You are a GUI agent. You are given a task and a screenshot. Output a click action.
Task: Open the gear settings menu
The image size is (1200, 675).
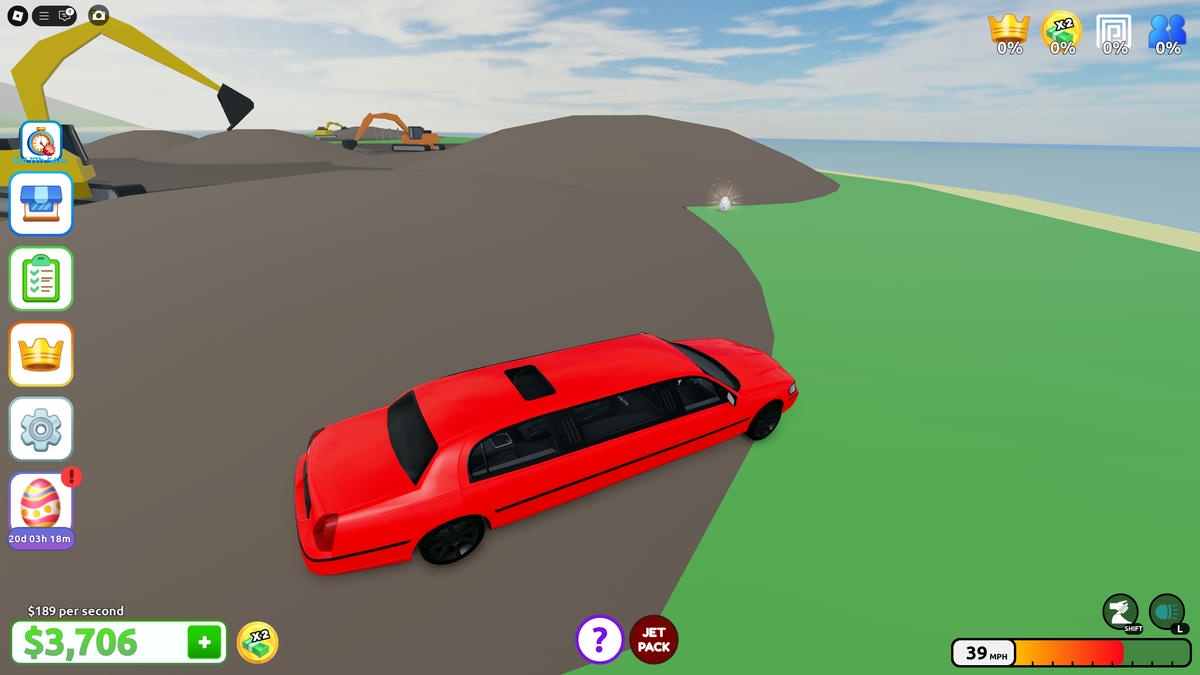point(41,428)
